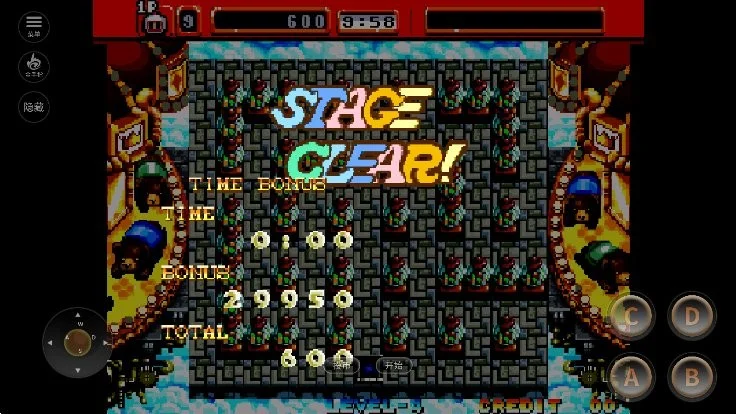Open the emulator menu (菜单) button
Viewport: 736px width, 414px height.
[34, 25]
